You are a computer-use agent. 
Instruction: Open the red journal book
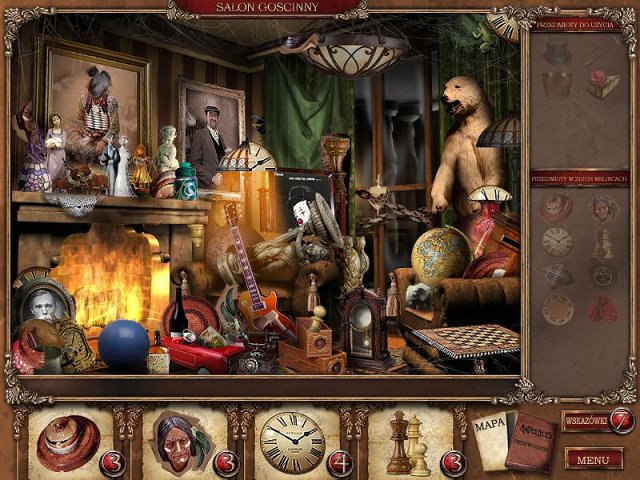529,441
